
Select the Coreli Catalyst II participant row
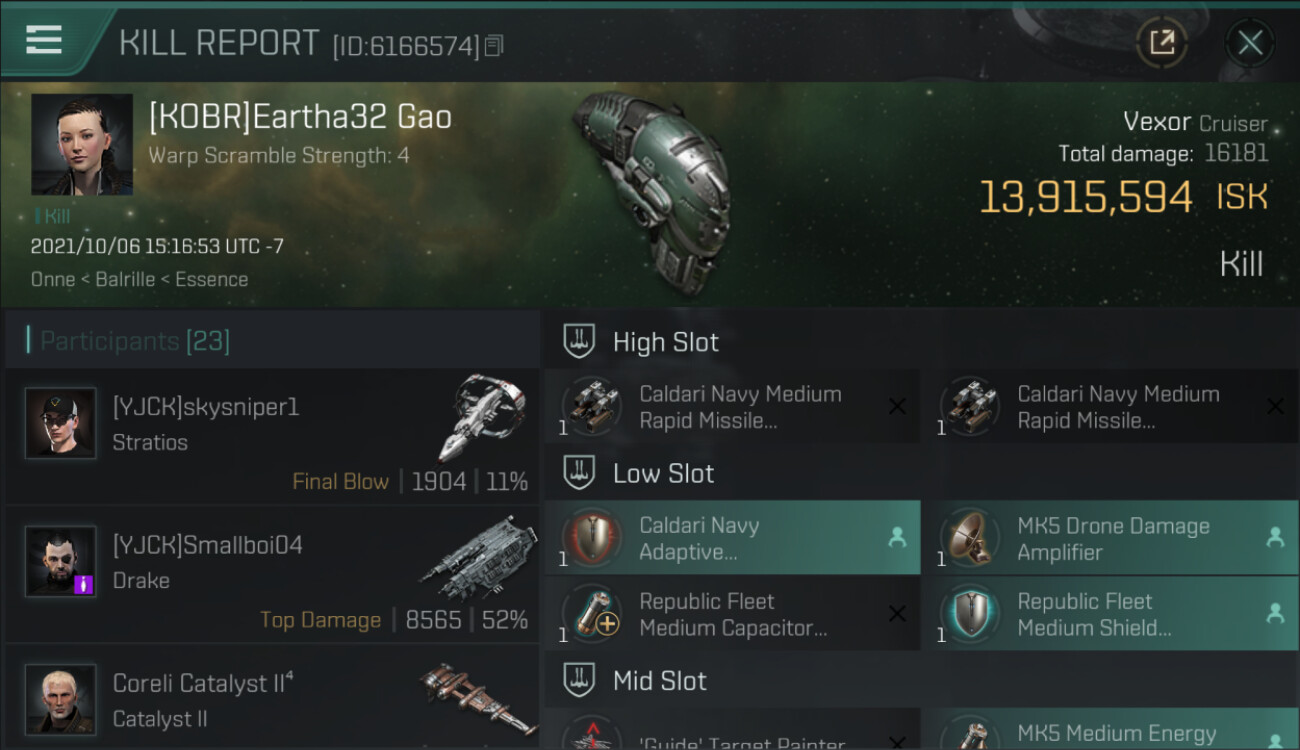click(x=272, y=698)
